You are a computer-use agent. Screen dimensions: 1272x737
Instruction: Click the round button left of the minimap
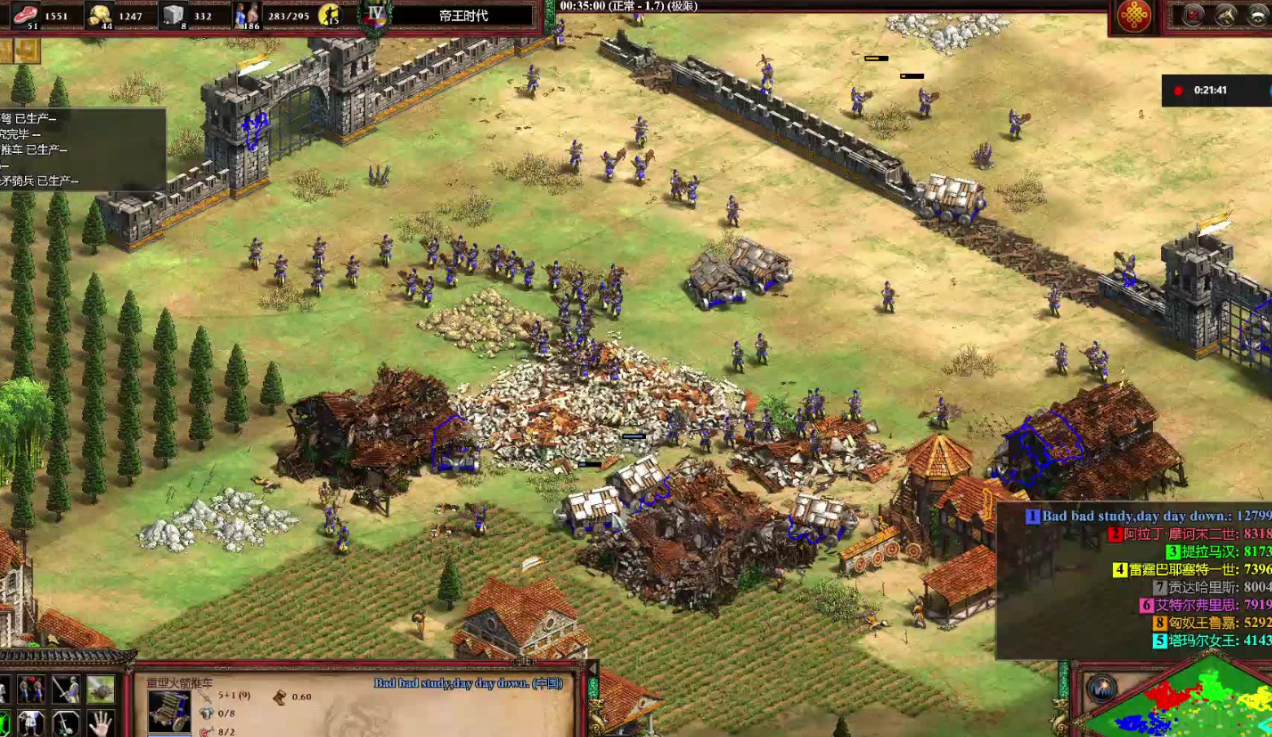pos(1101,688)
